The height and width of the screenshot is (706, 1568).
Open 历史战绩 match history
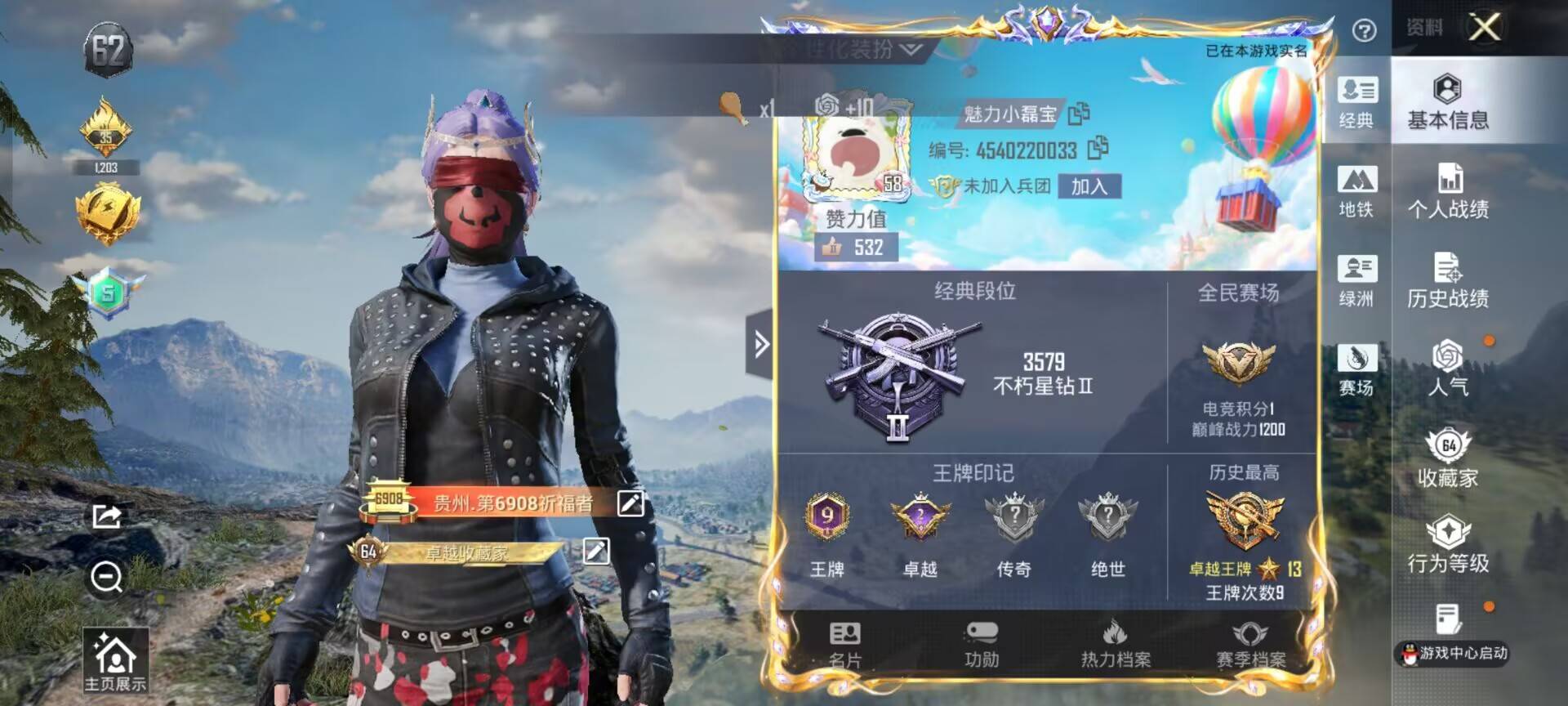1448,281
